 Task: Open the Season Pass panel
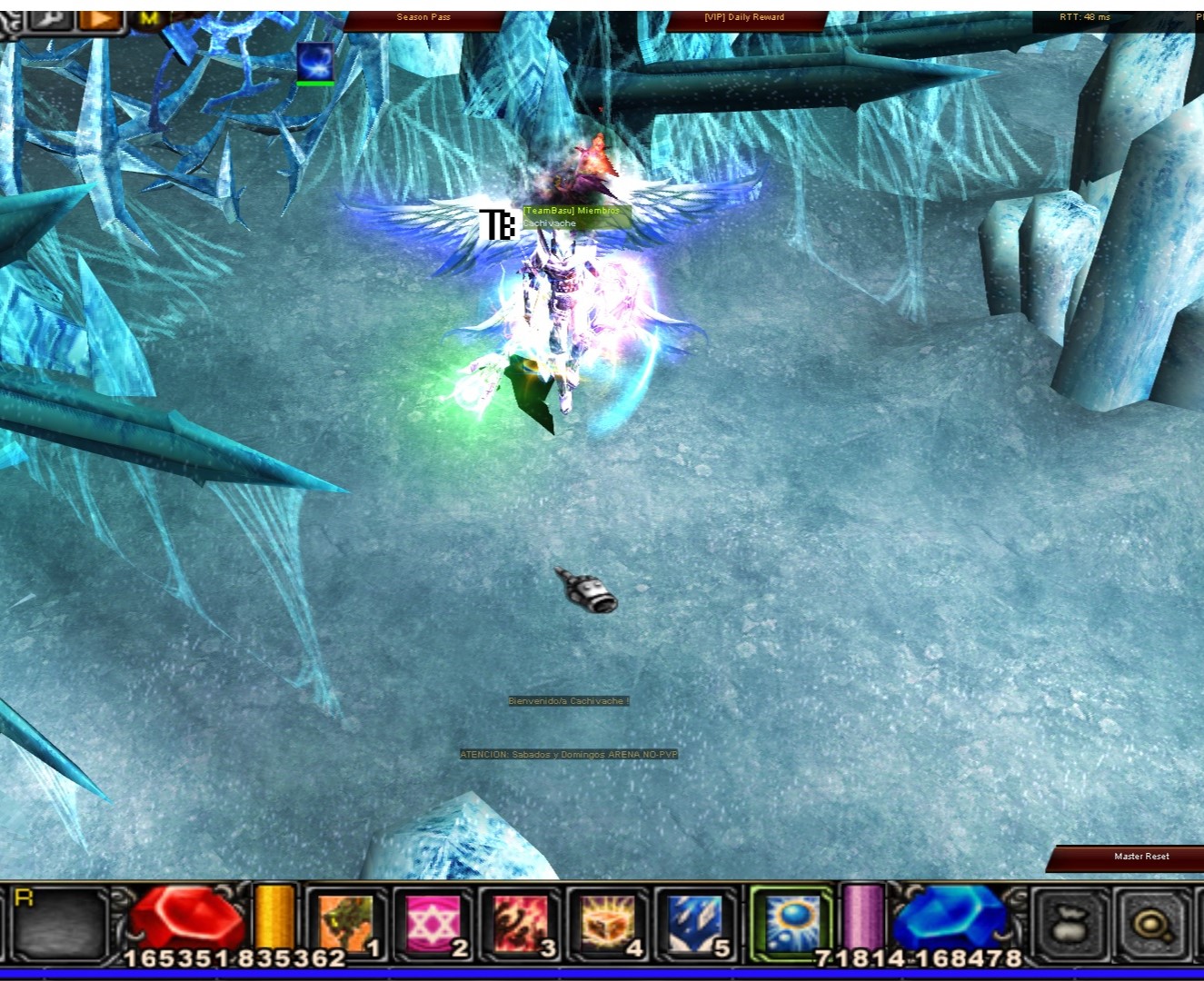coord(423,17)
